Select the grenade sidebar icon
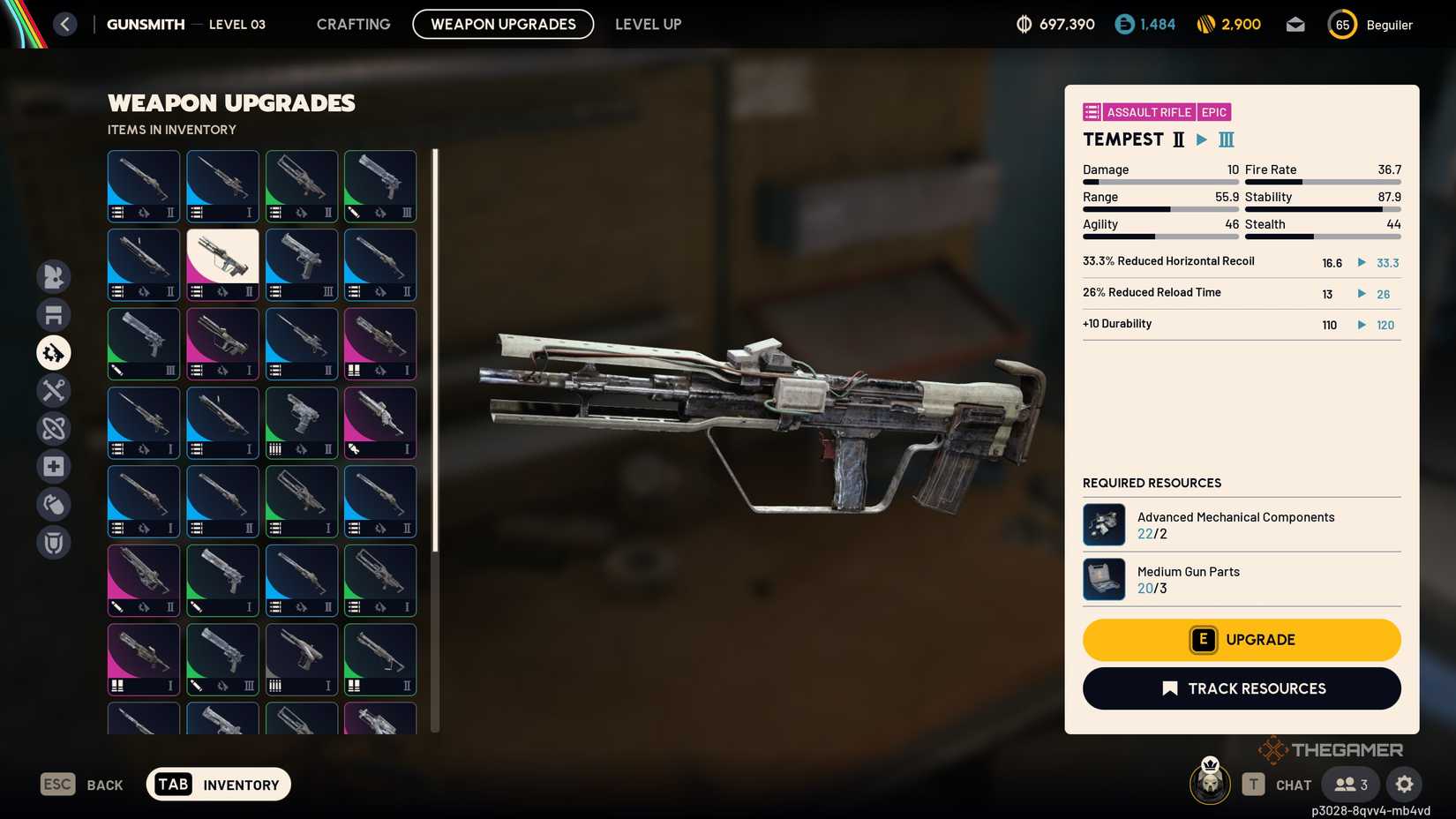This screenshot has height=819, width=1456. coord(54,504)
